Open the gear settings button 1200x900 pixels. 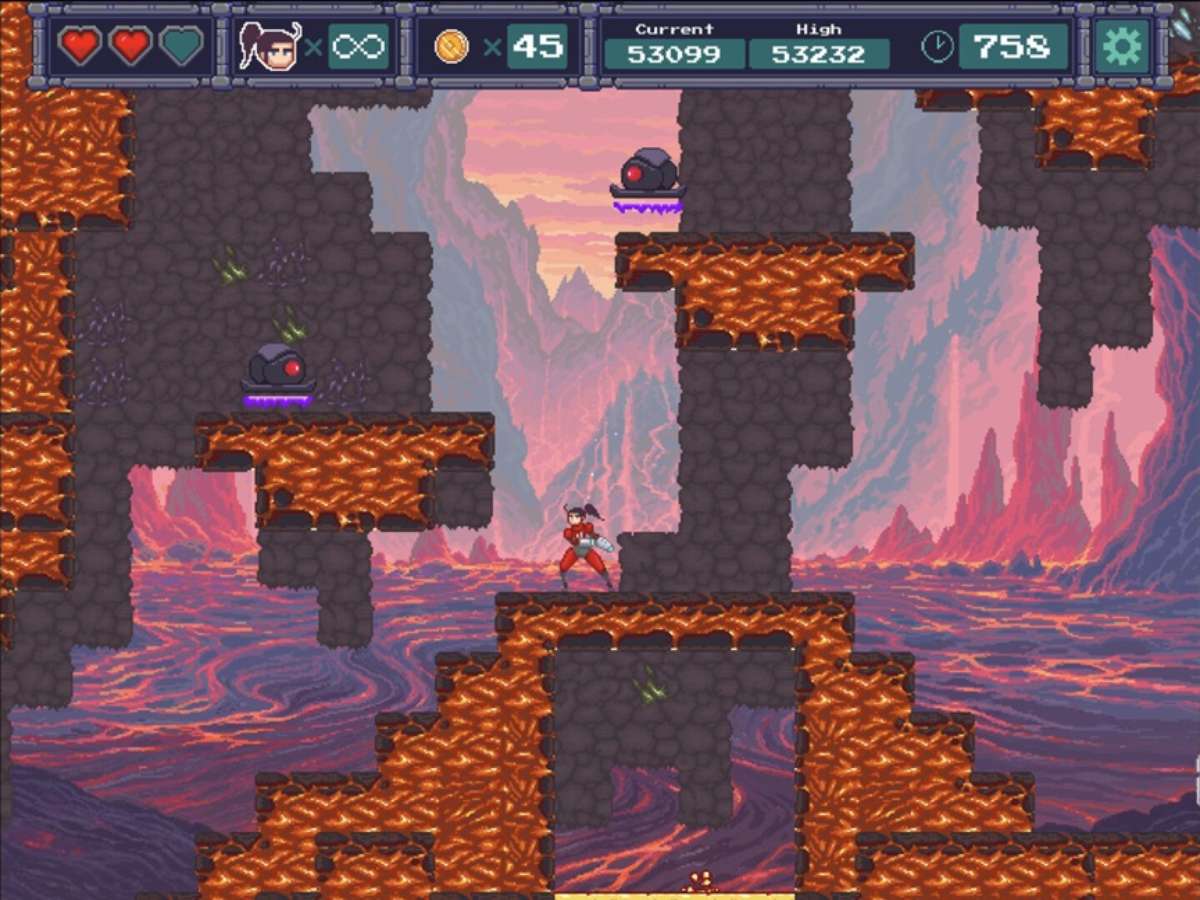pyautogui.click(x=1121, y=46)
